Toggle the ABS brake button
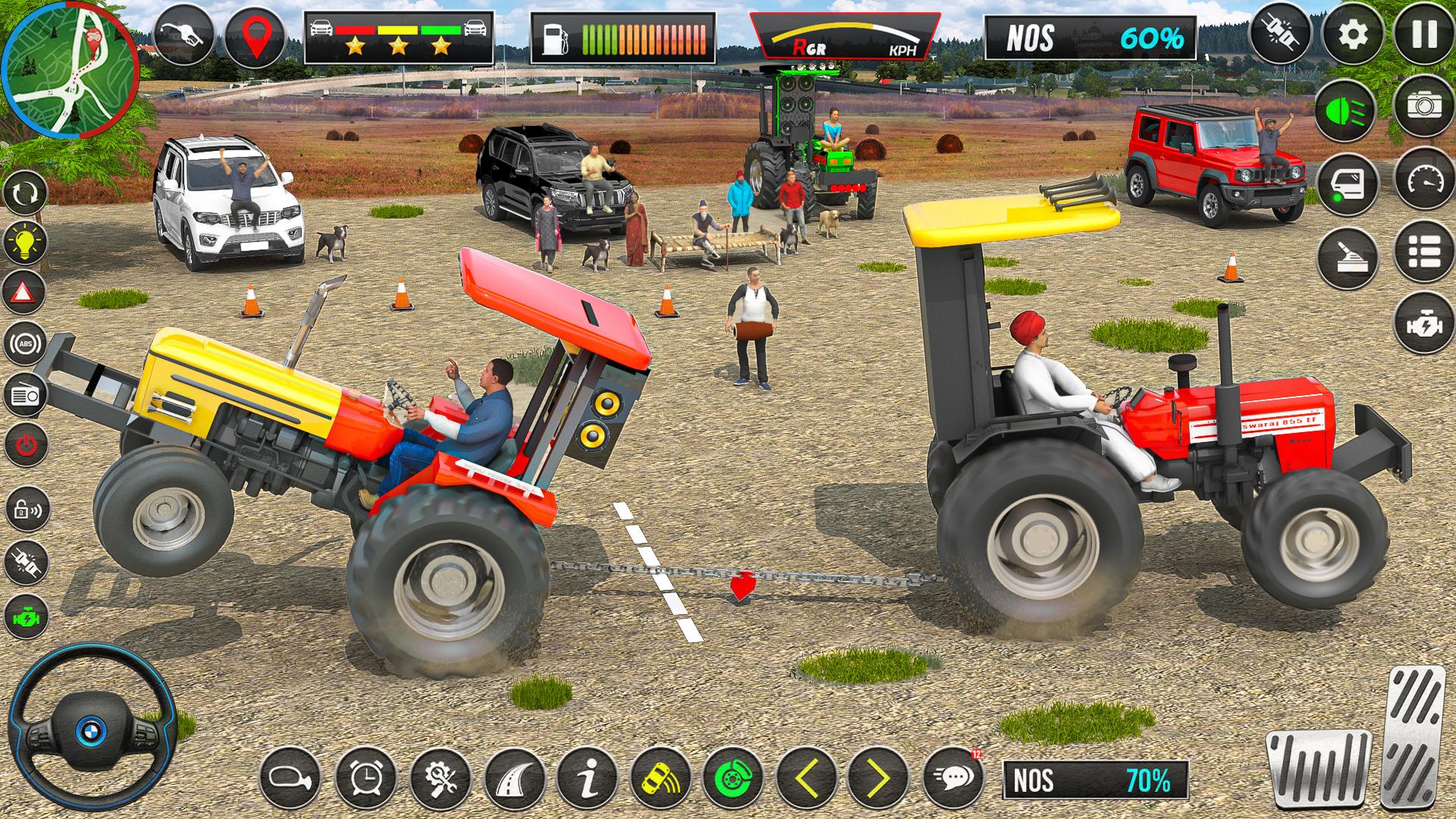The image size is (1456, 819). click(x=26, y=344)
